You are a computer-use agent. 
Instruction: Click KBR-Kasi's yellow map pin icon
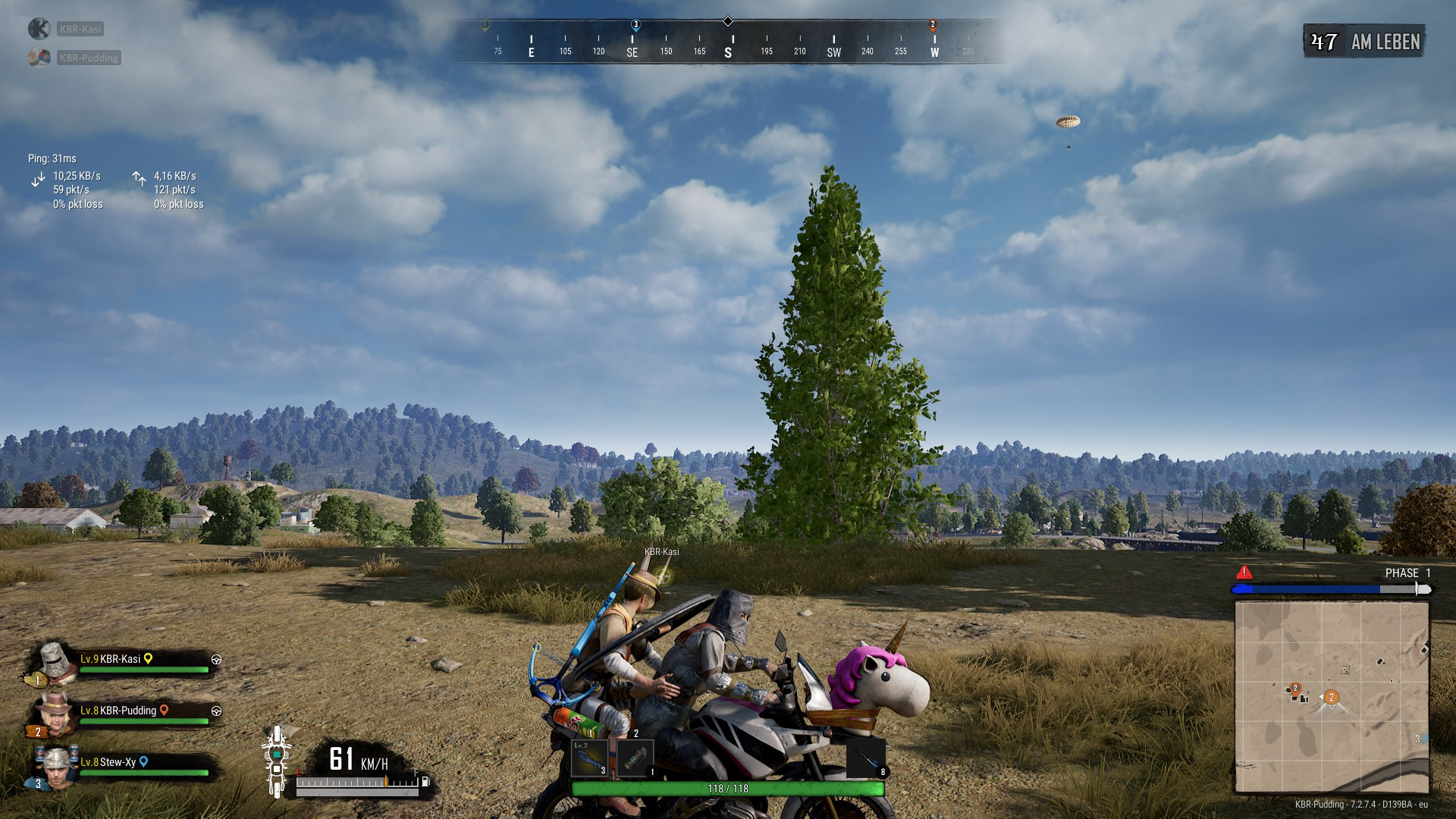tap(149, 659)
